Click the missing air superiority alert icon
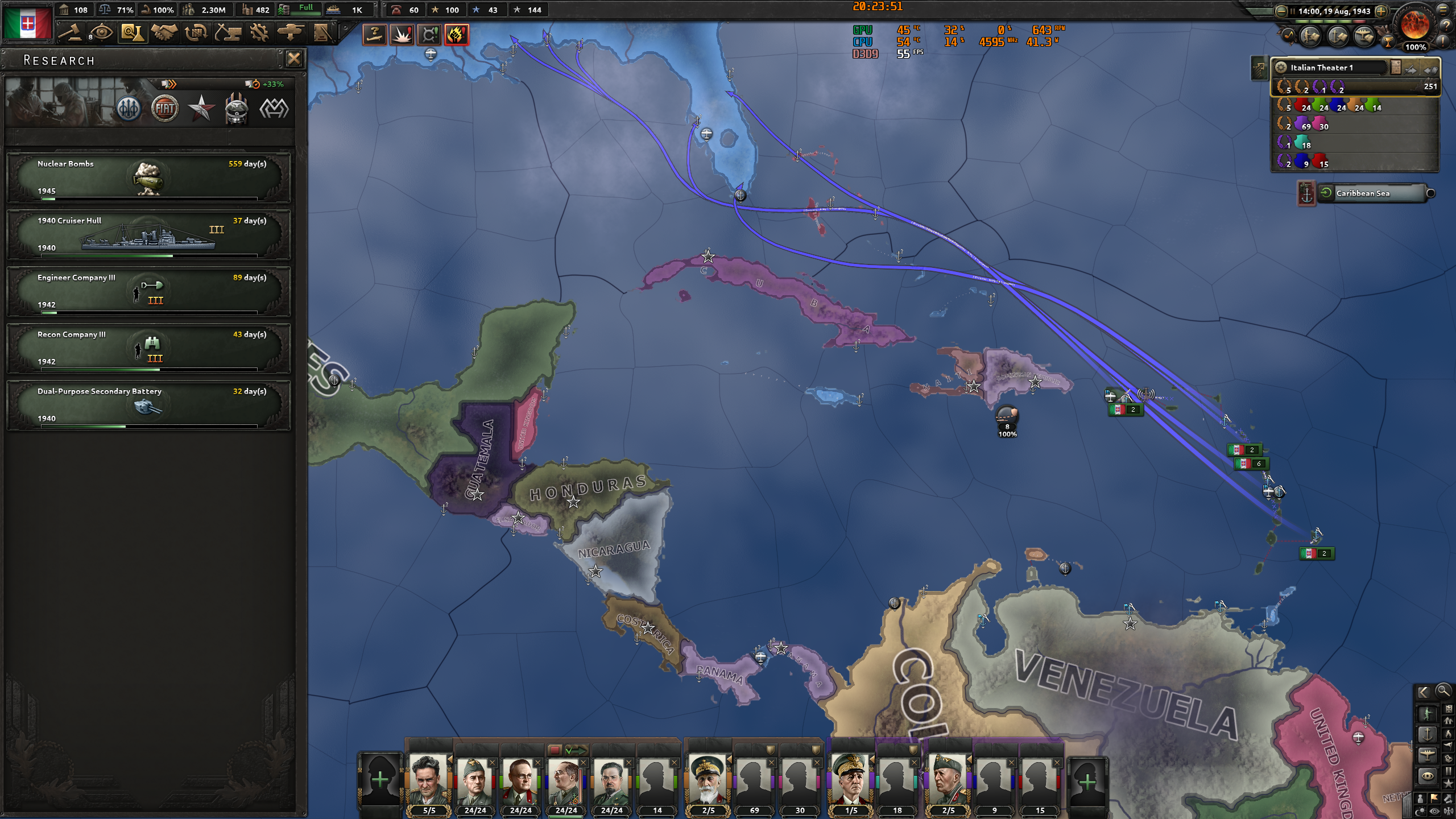The height and width of the screenshot is (819, 1456). point(375,34)
